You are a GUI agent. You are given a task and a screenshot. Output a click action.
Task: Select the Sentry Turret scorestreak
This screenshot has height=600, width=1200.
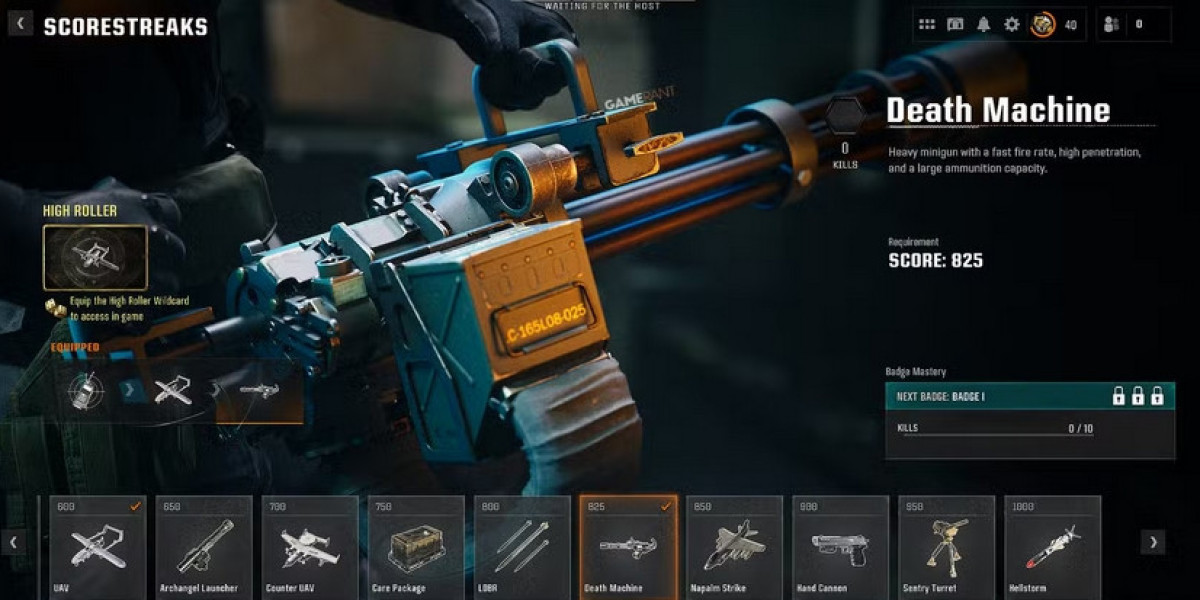[x=947, y=547]
